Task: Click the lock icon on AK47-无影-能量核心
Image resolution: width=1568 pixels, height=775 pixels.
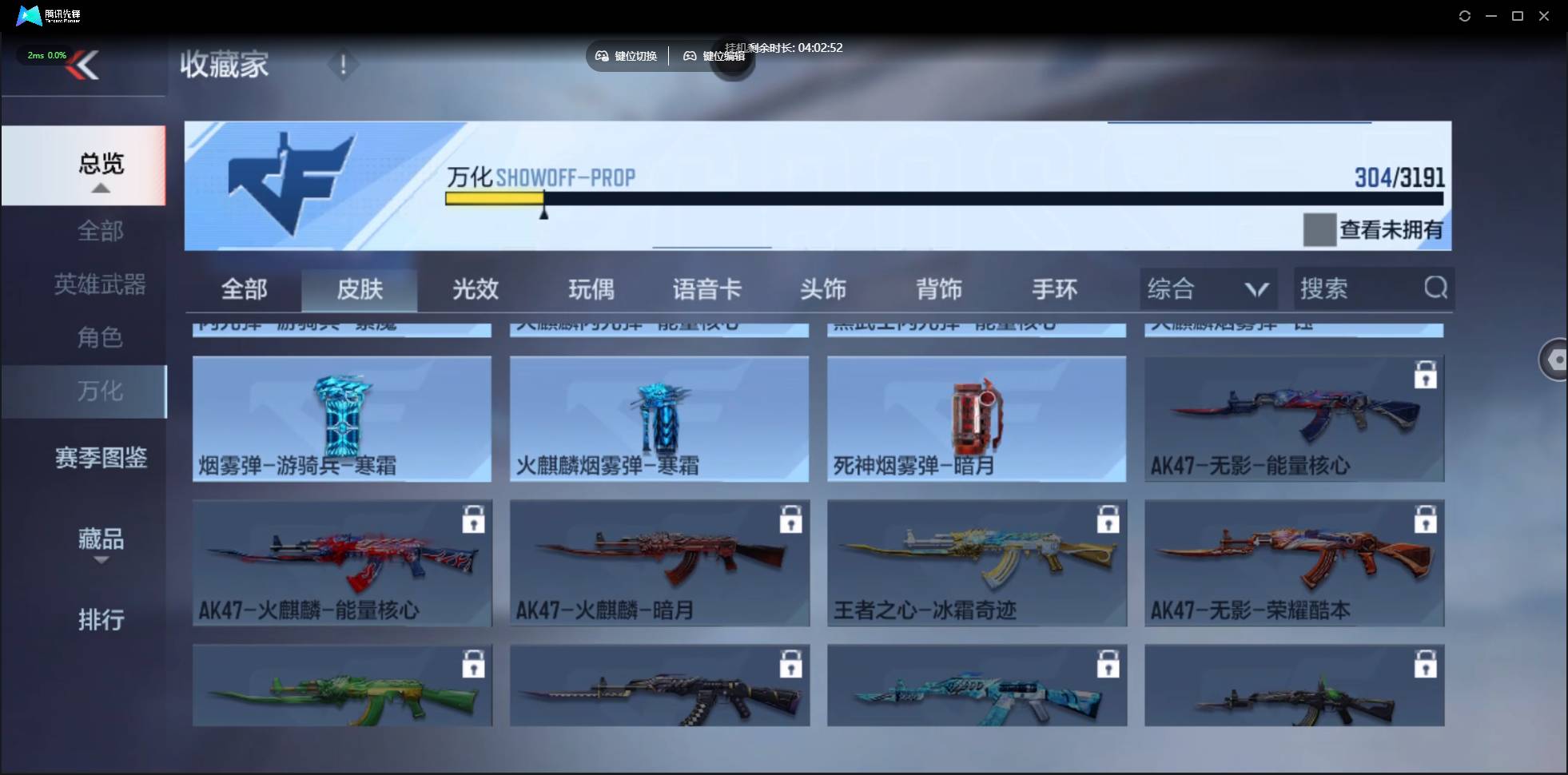Action: coord(1427,374)
